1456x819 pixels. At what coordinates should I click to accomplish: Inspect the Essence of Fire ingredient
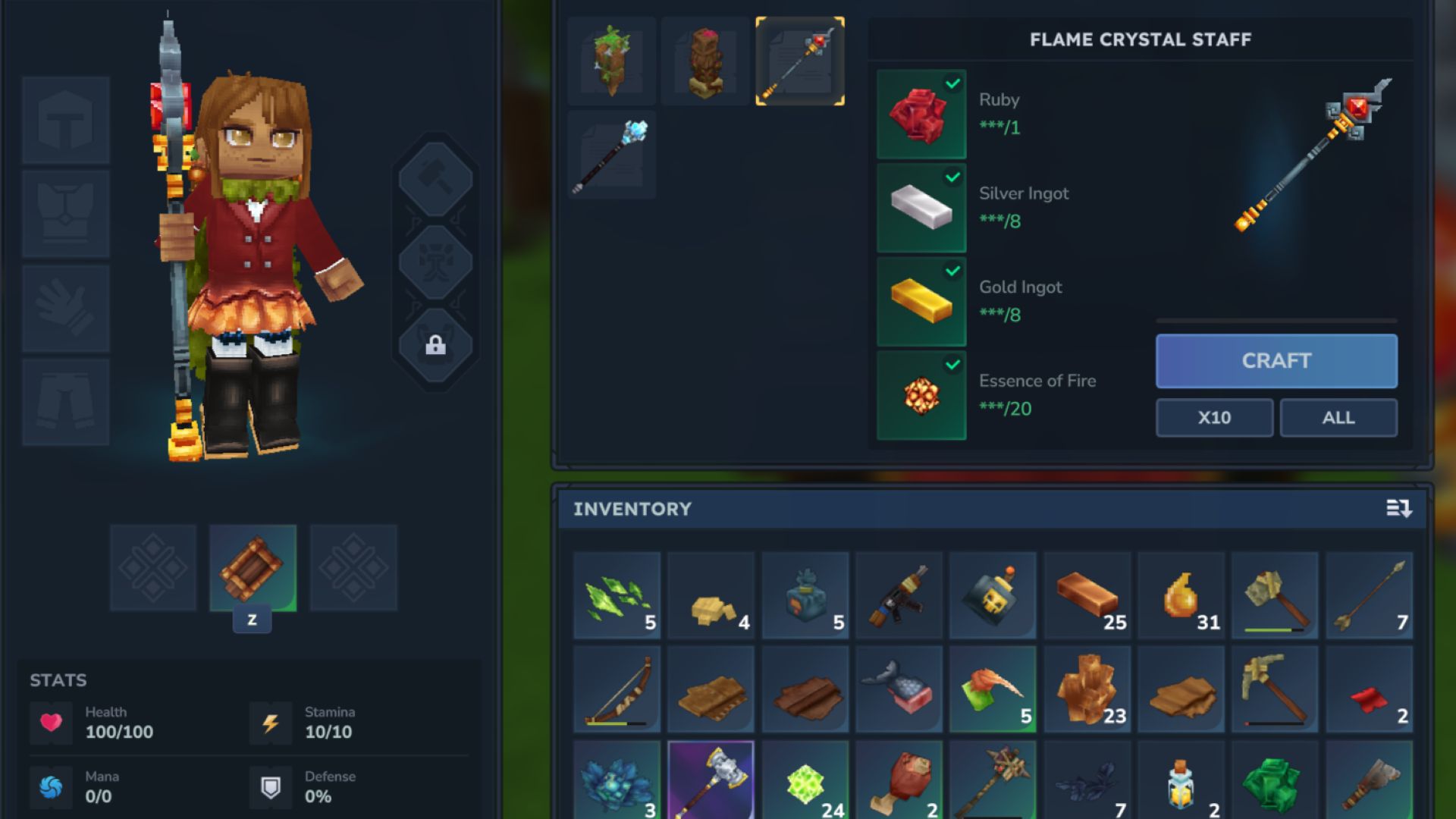coord(921,395)
